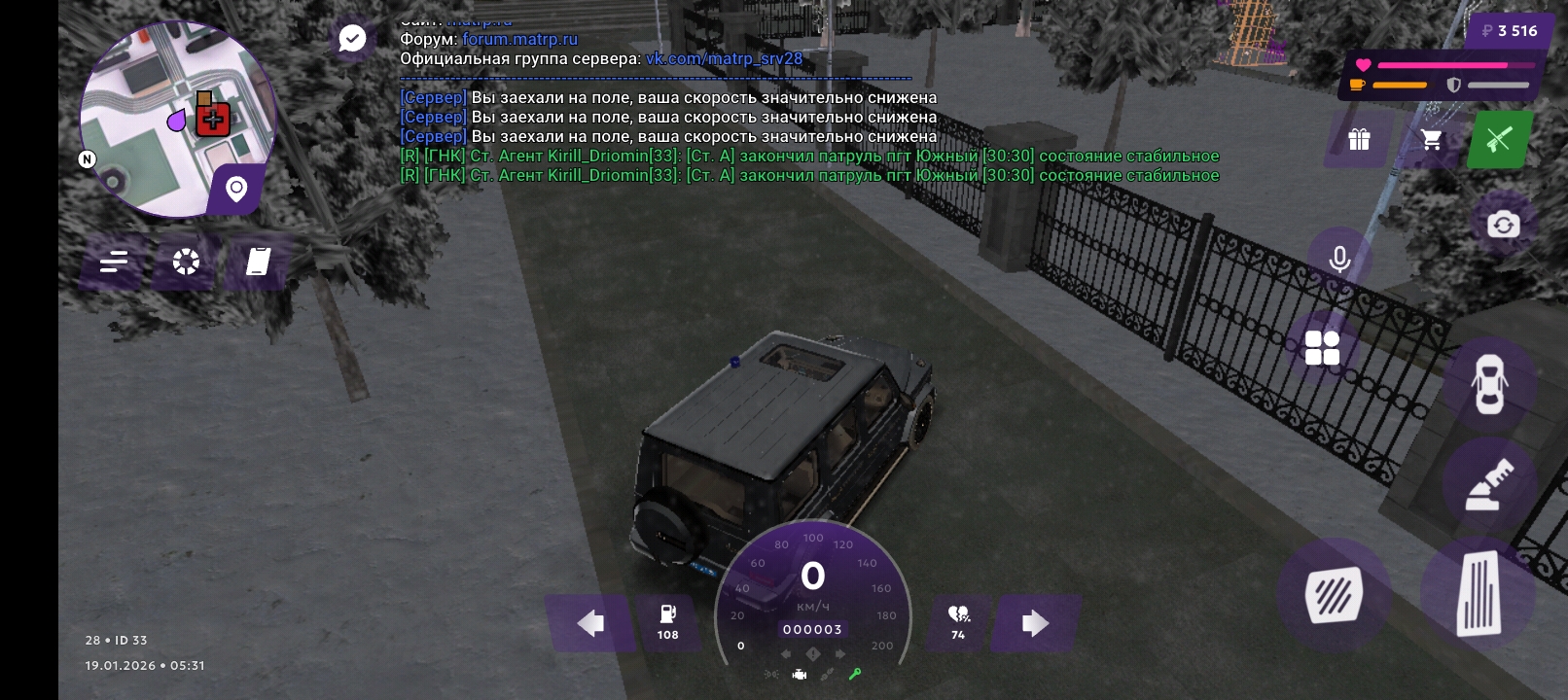The width and height of the screenshot is (1568, 700).
Task: Tap the seat icon button
Action: (x=1489, y=485)
